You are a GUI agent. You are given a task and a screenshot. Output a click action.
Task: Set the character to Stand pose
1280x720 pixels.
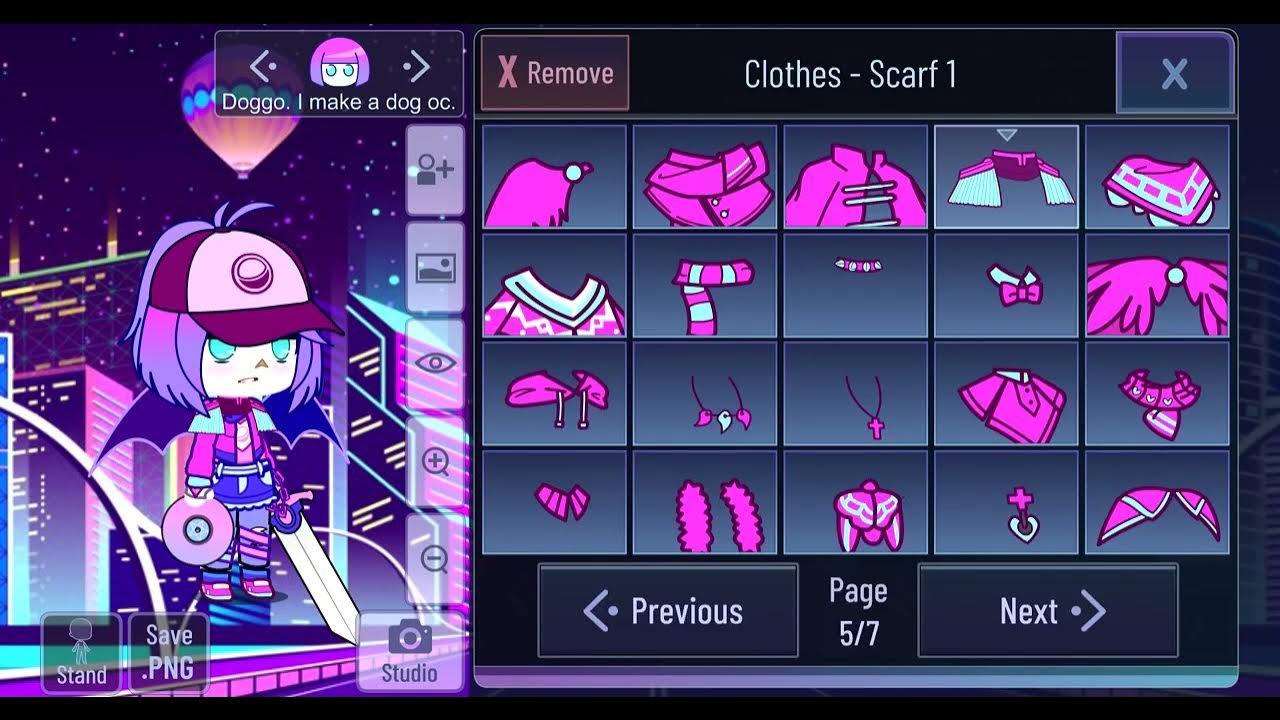[80, 655]
